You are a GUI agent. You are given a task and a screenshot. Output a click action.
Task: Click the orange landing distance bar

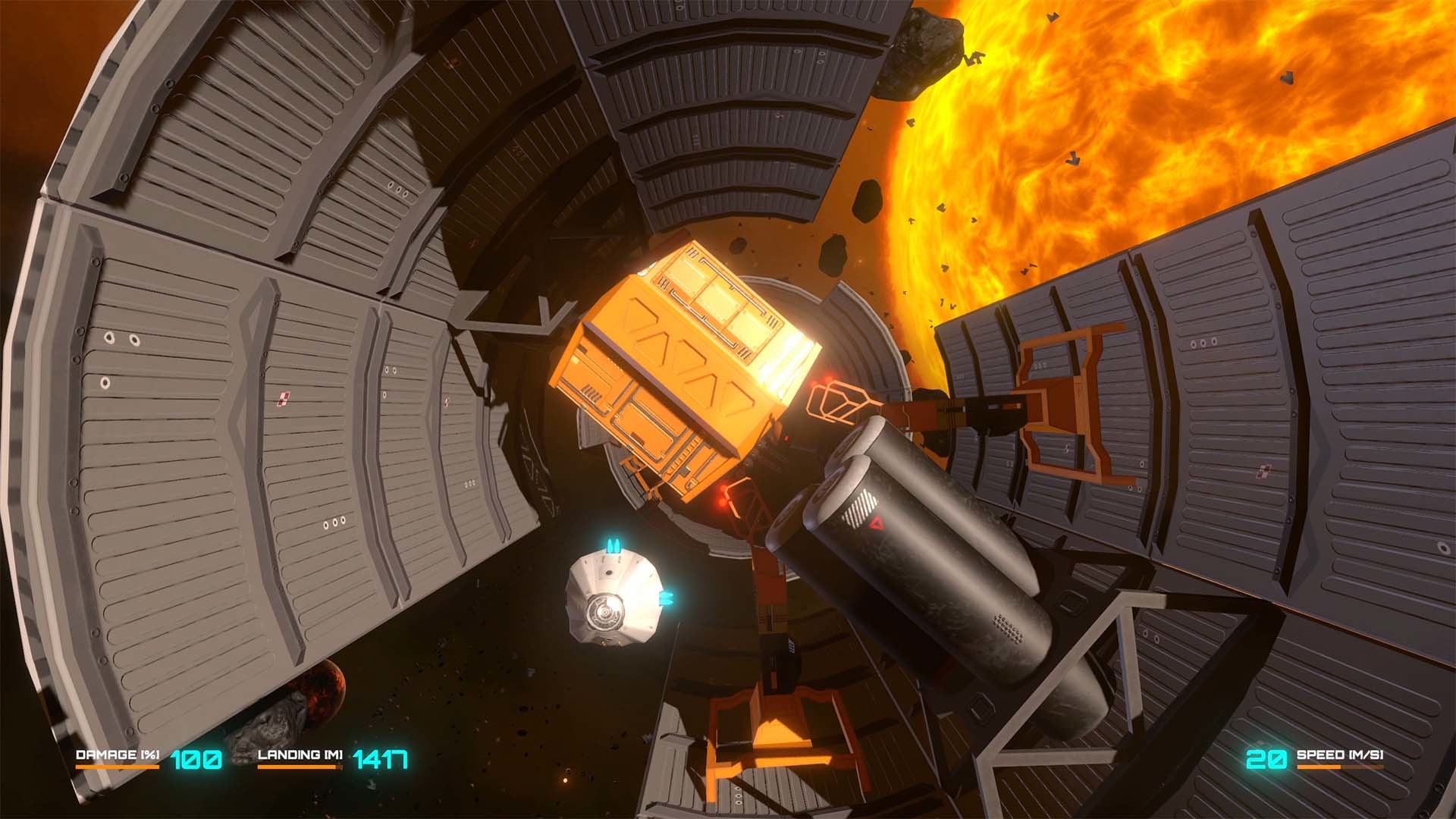301,768
